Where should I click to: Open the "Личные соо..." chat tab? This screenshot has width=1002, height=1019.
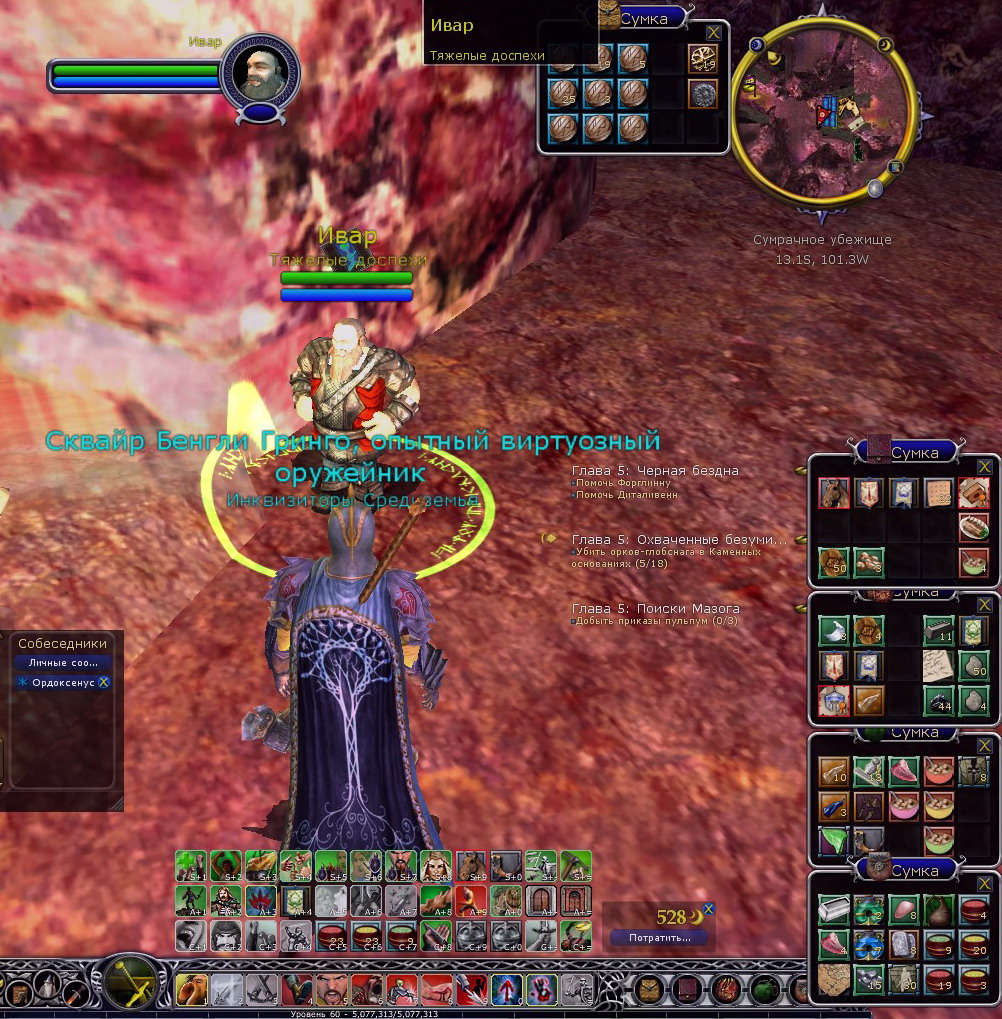(x=63, y=662)
